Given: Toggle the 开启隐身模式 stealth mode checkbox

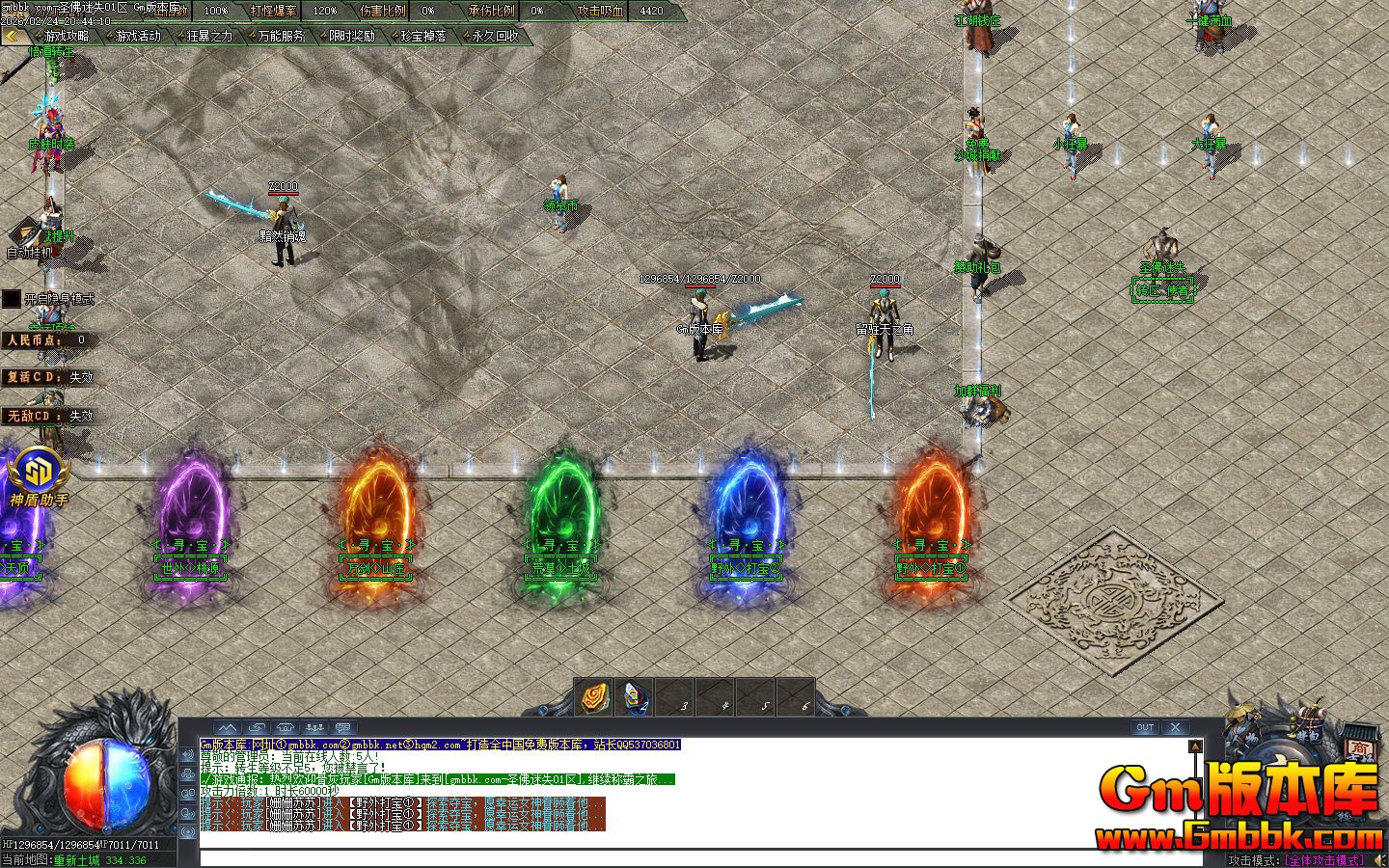Looking at the screenshot, I should coord(11,299).
